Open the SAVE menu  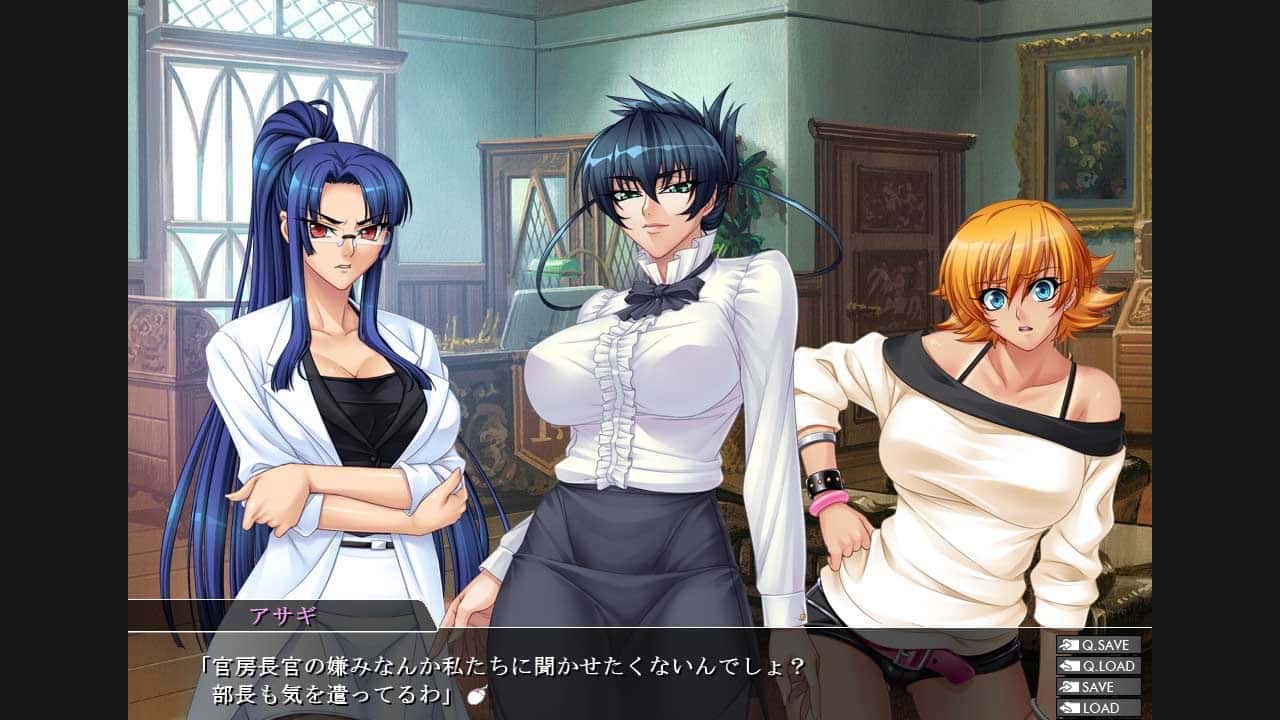click(1098, 687)
